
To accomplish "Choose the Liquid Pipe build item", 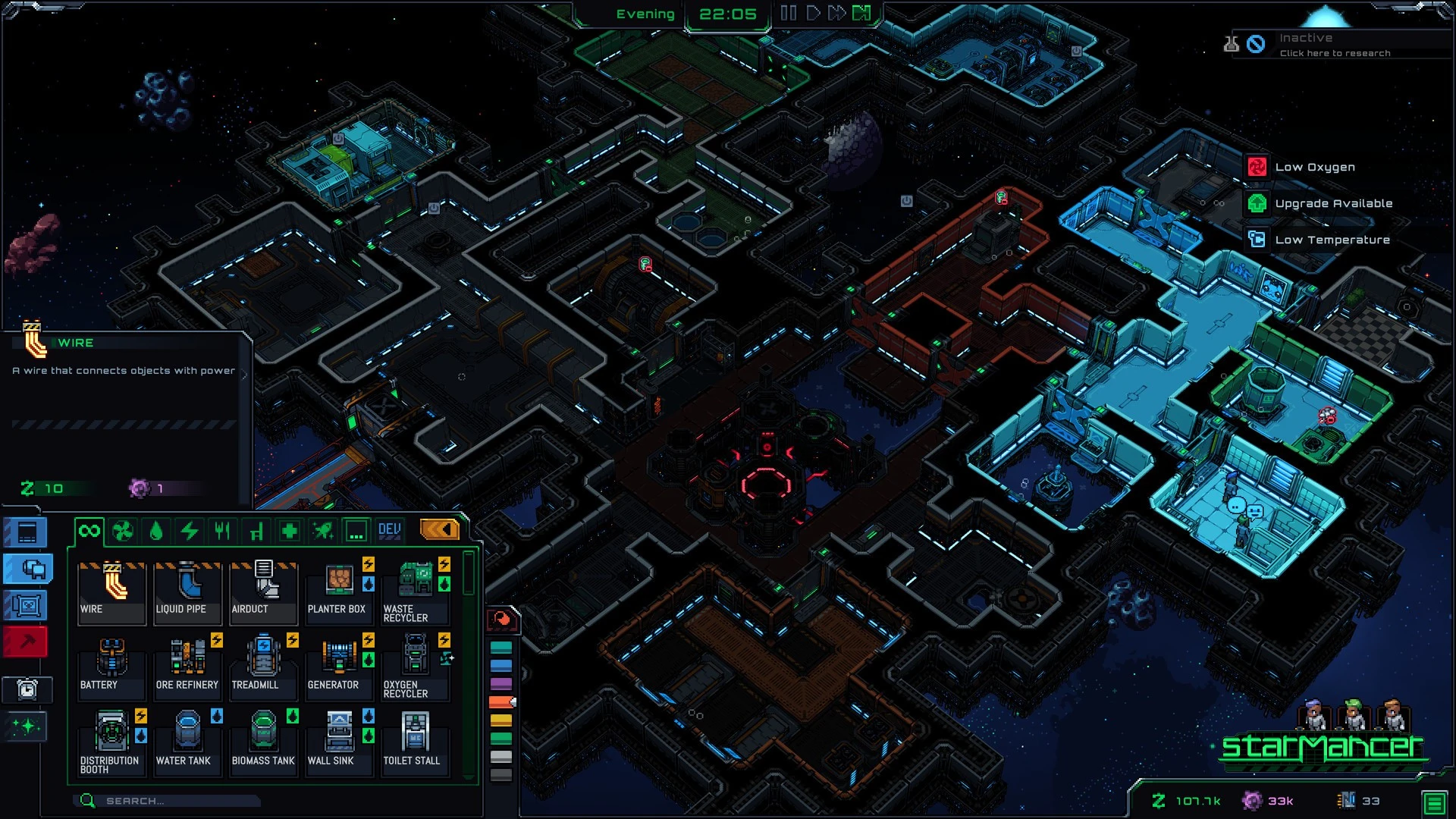I will [187, 592].
